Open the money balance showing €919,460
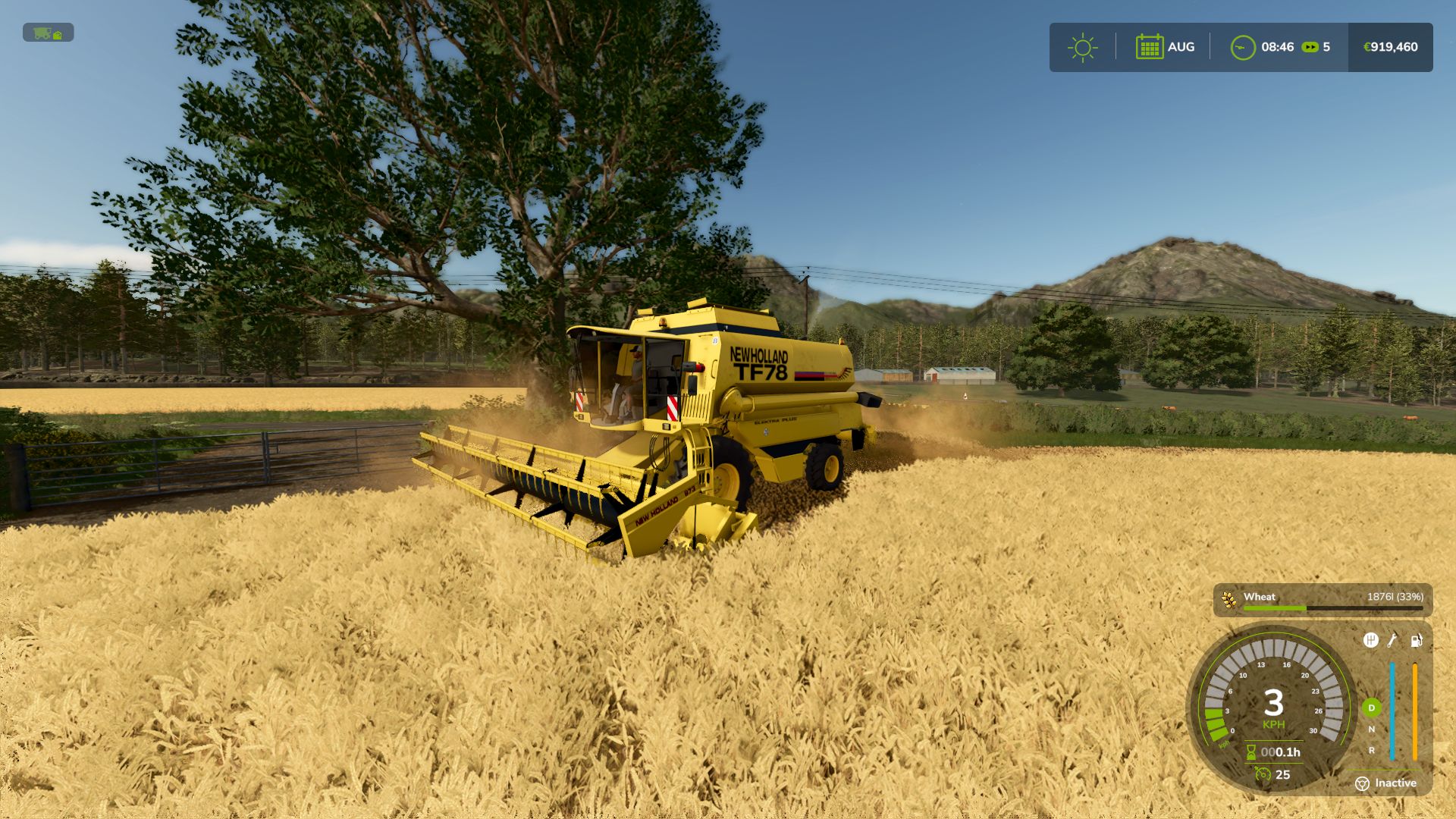The width and height of the screenshot is (1456, 819). pos(1389,46)
